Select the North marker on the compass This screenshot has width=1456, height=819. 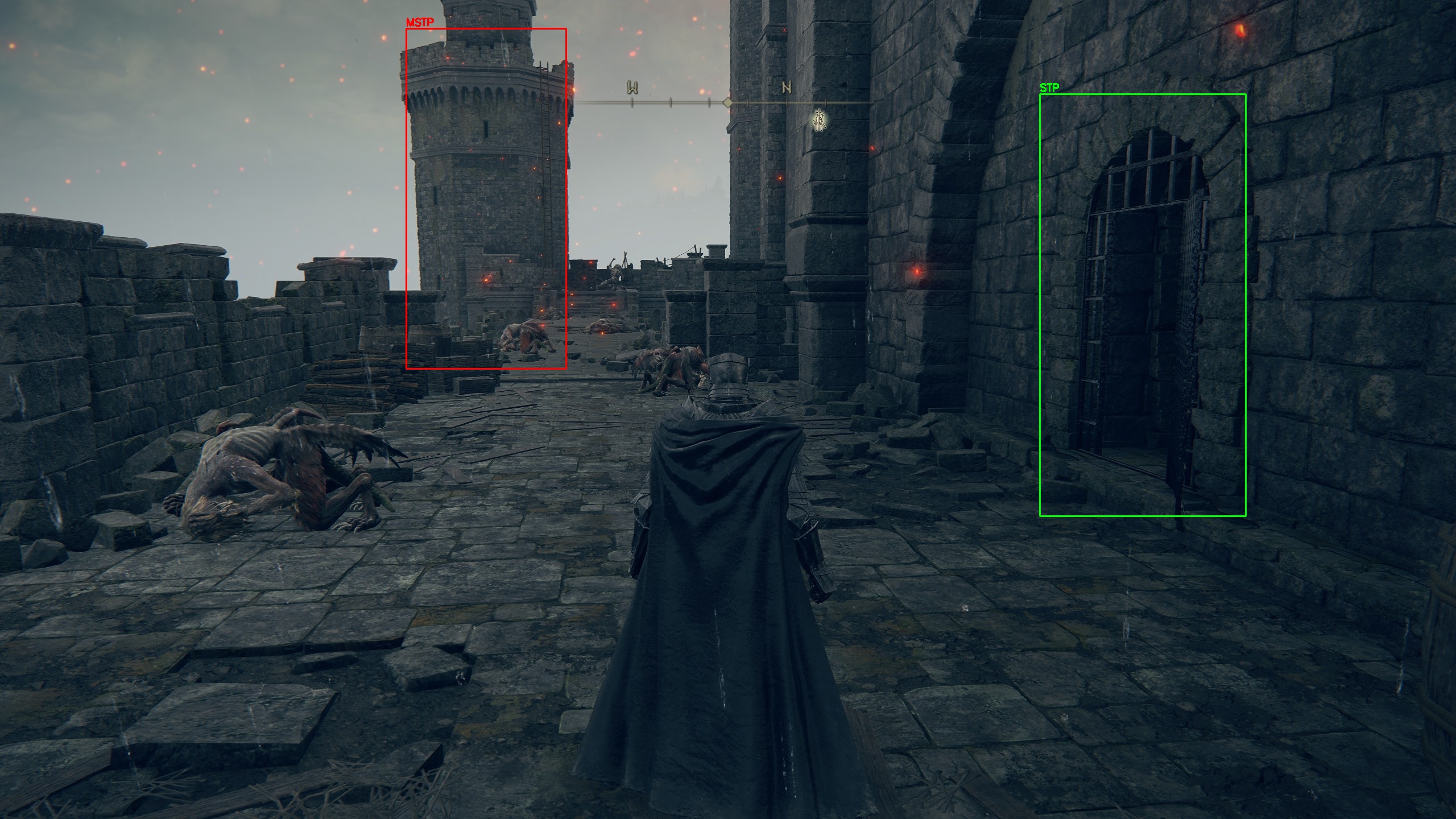pyautogui.click(x=787, y=88)
